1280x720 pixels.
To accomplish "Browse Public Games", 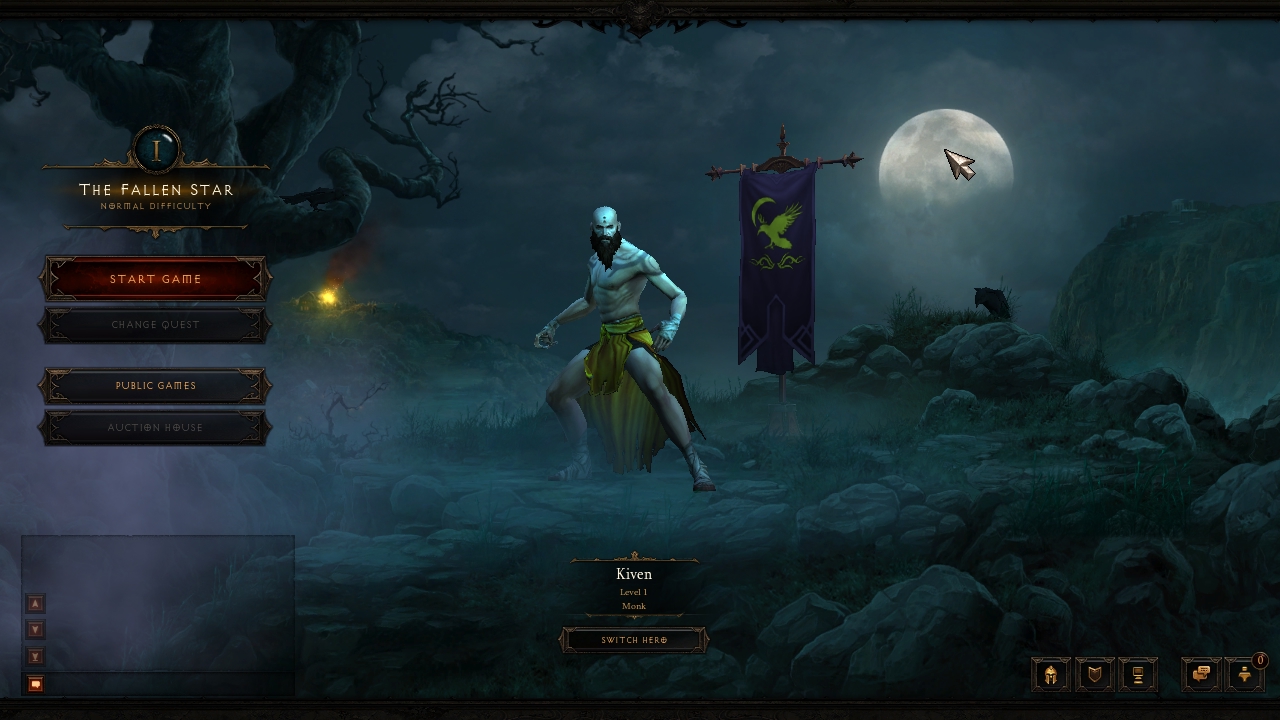I will tap(156, 386).
